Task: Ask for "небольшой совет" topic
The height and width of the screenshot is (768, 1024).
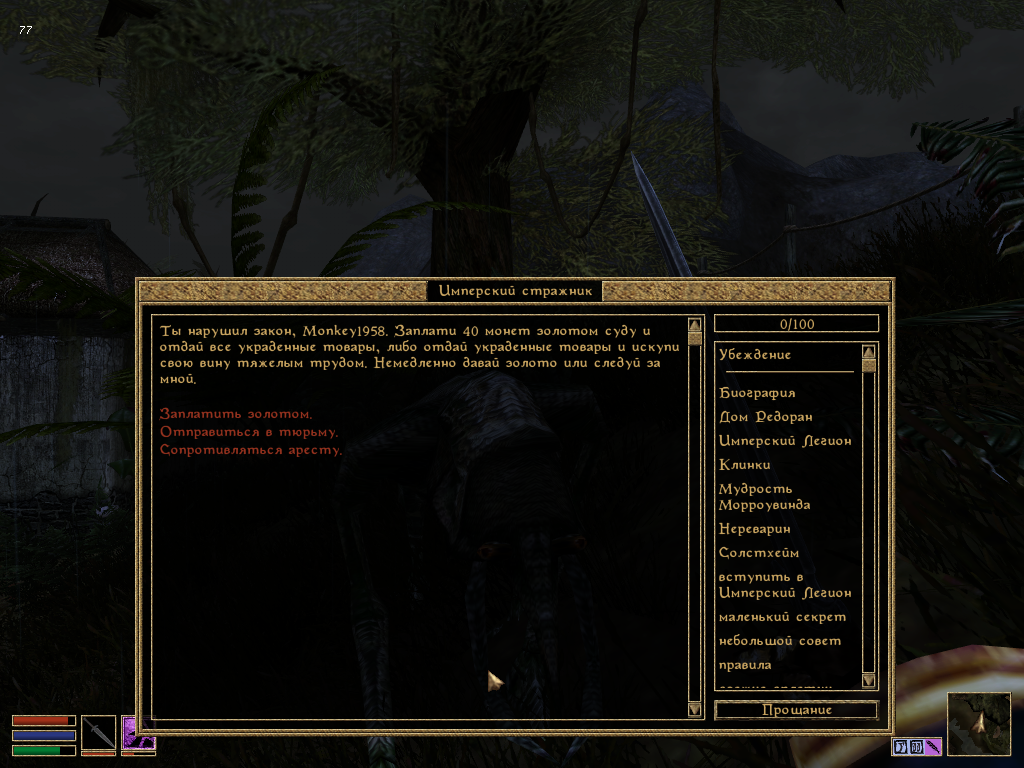Action: pos(780,641)
